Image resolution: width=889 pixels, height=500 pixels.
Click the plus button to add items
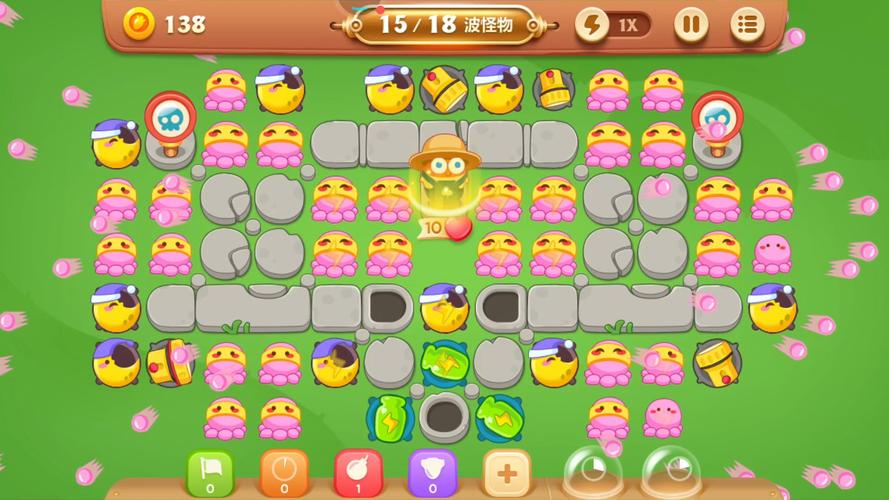click(506, 472)
